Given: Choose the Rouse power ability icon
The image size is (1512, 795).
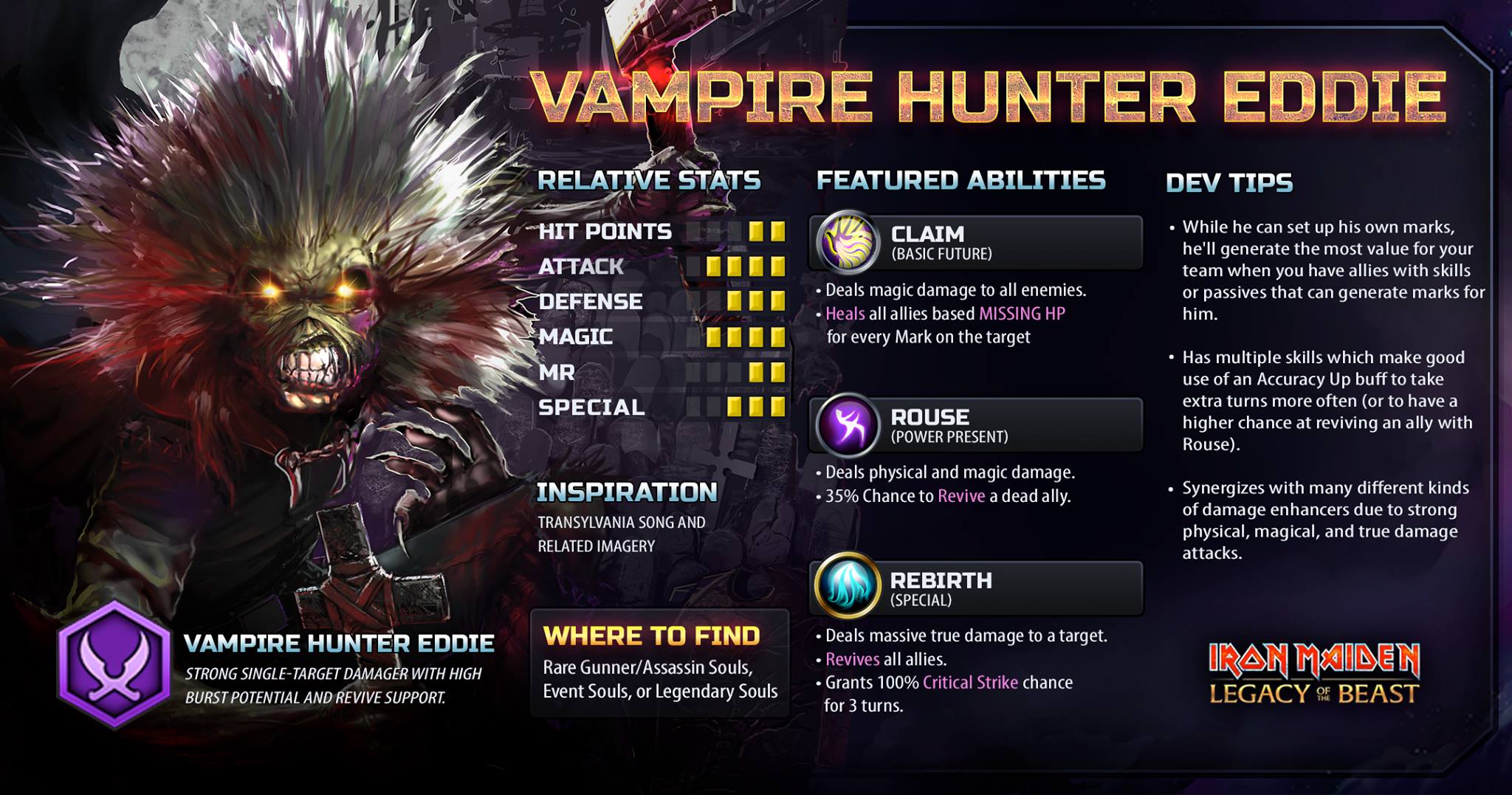Looking at the screenshot, I should (848, 424).
